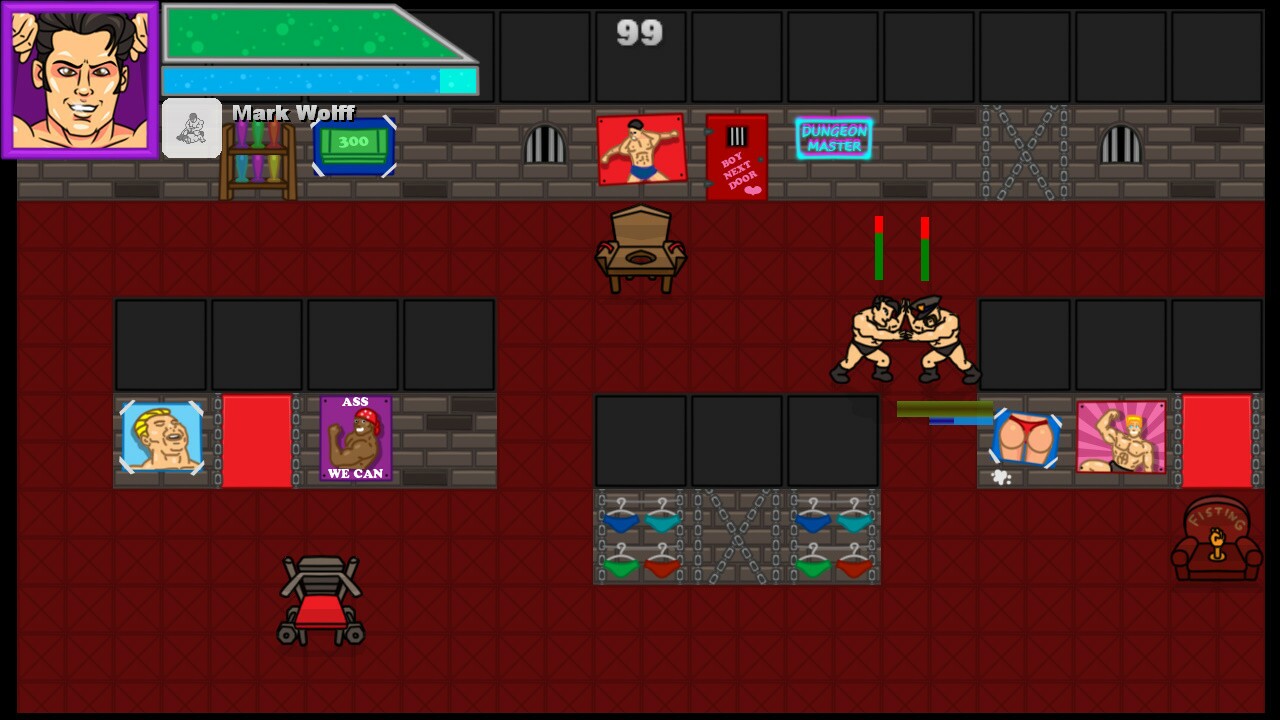Open the Boy Next Door door
The height and width of the screenshot is (720, 1280).
tap(737, 157)
